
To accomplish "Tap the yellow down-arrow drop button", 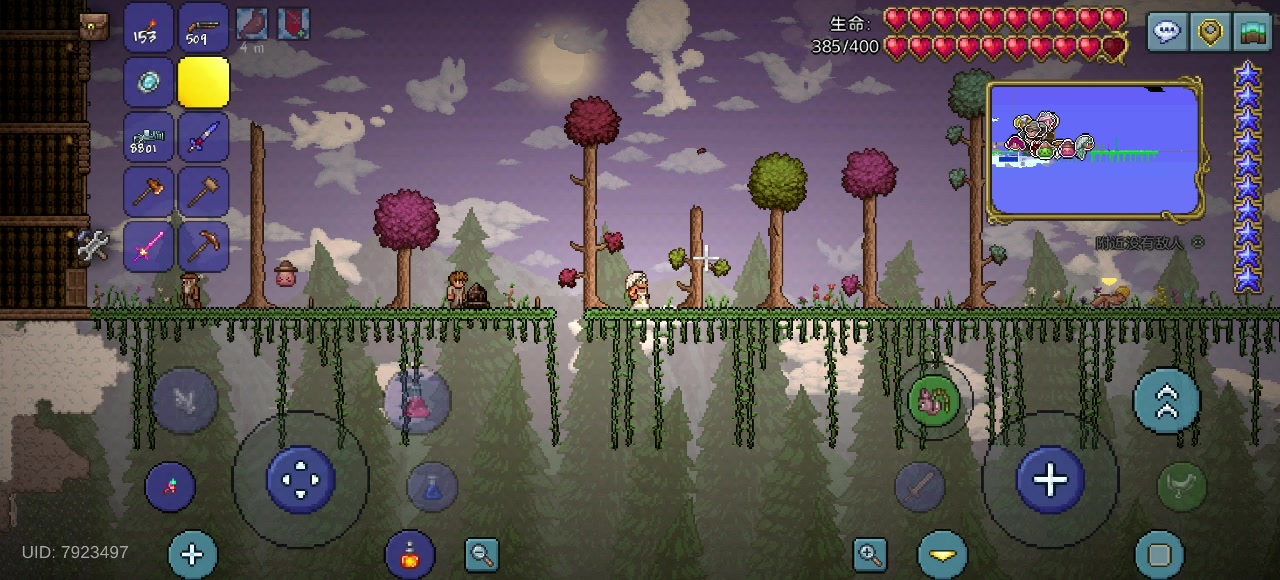I will (942, 554).
